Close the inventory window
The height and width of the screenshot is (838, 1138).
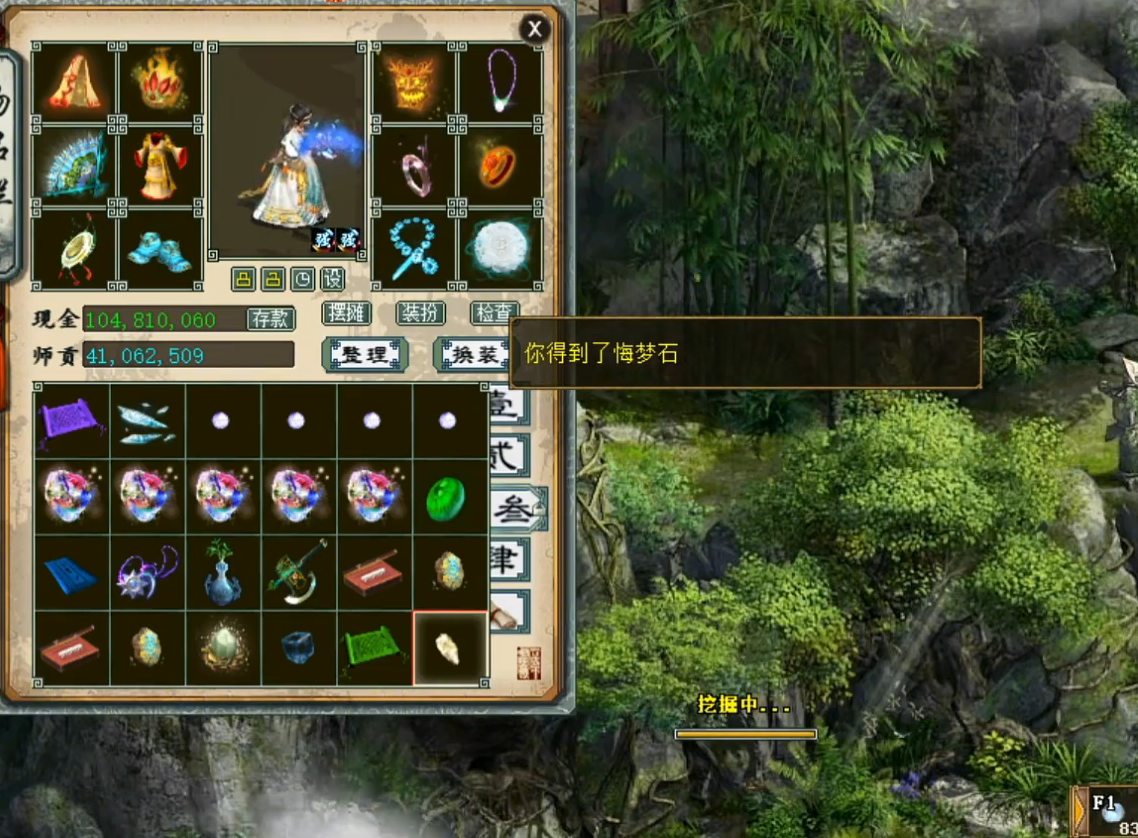click(x=534, y=30)
